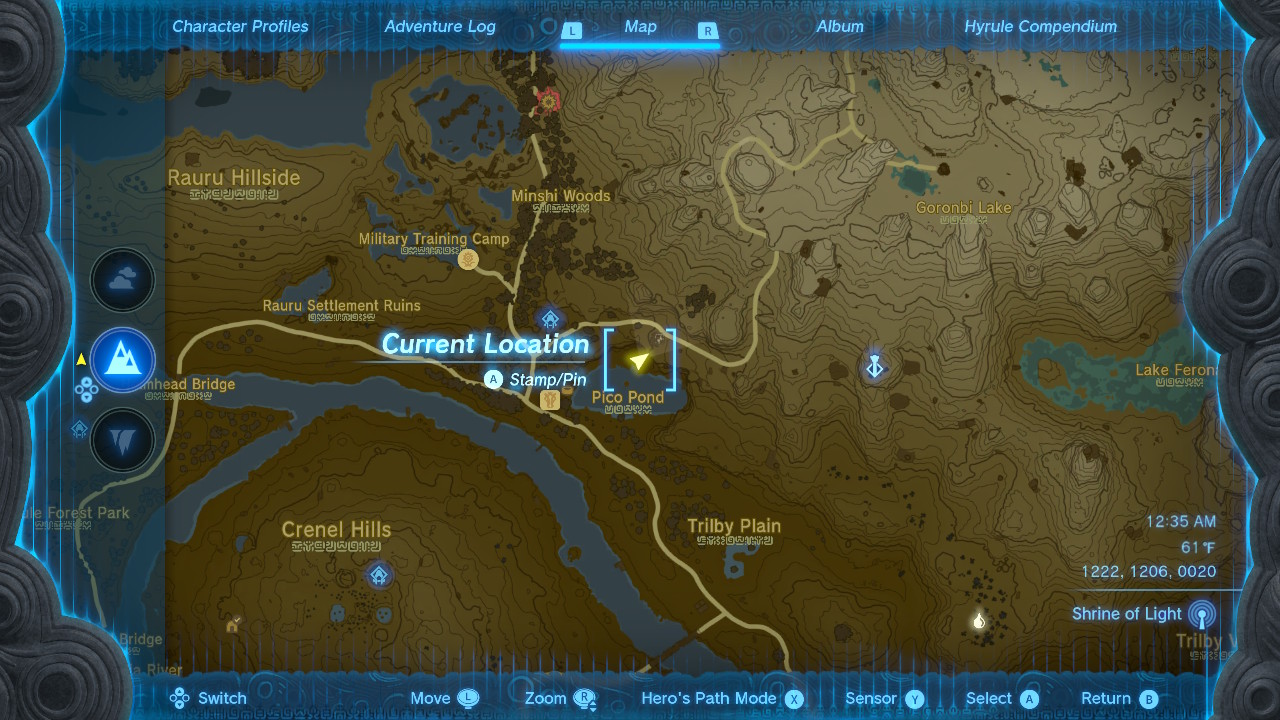Click the Zoom stick control in the bottom bar

click(585, 698)
